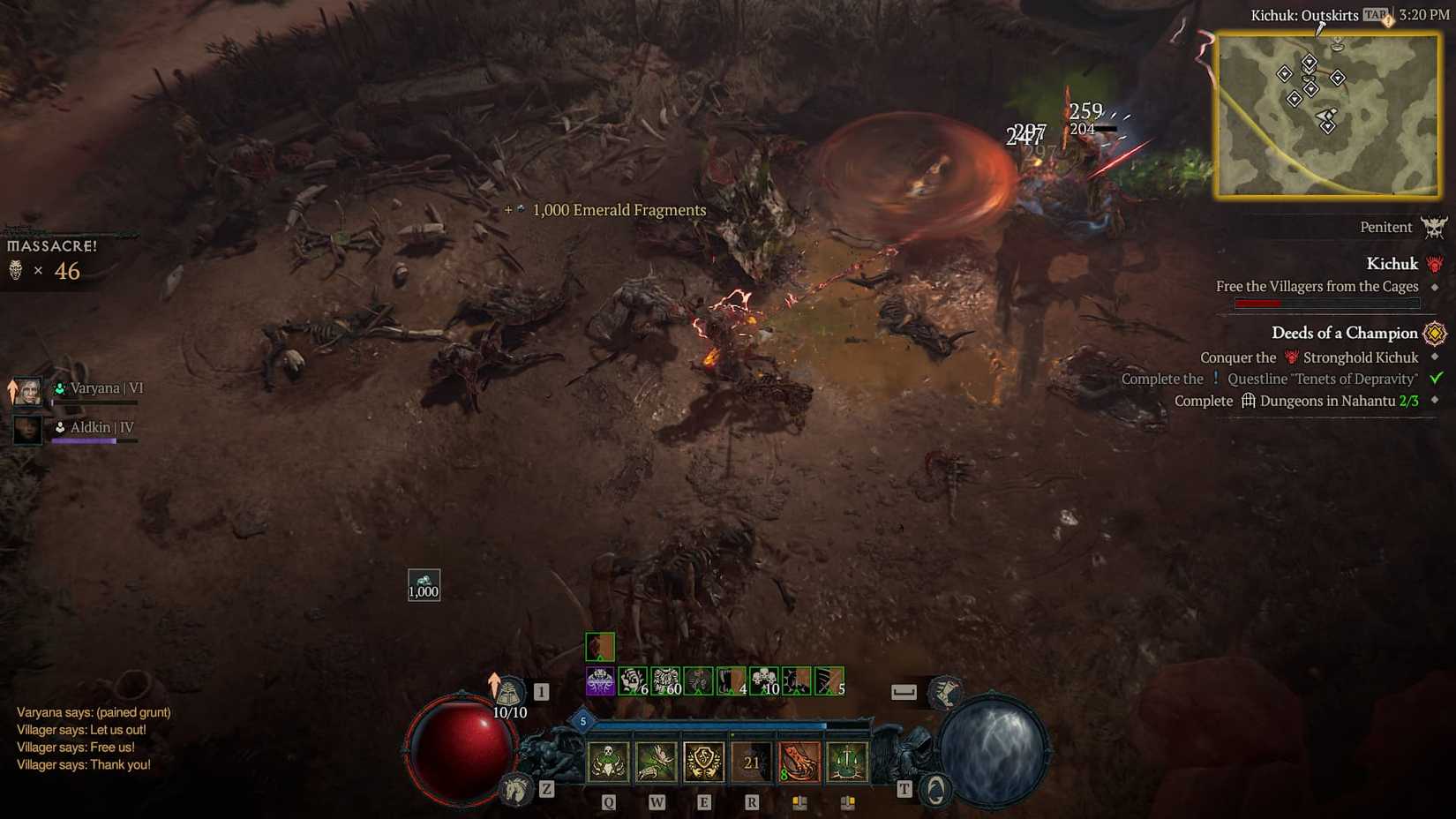The width and height of the screenshot is (1456, 819).
Task: Select the Kichuk quest header in the tracker
Action: tap(1392, 263)
